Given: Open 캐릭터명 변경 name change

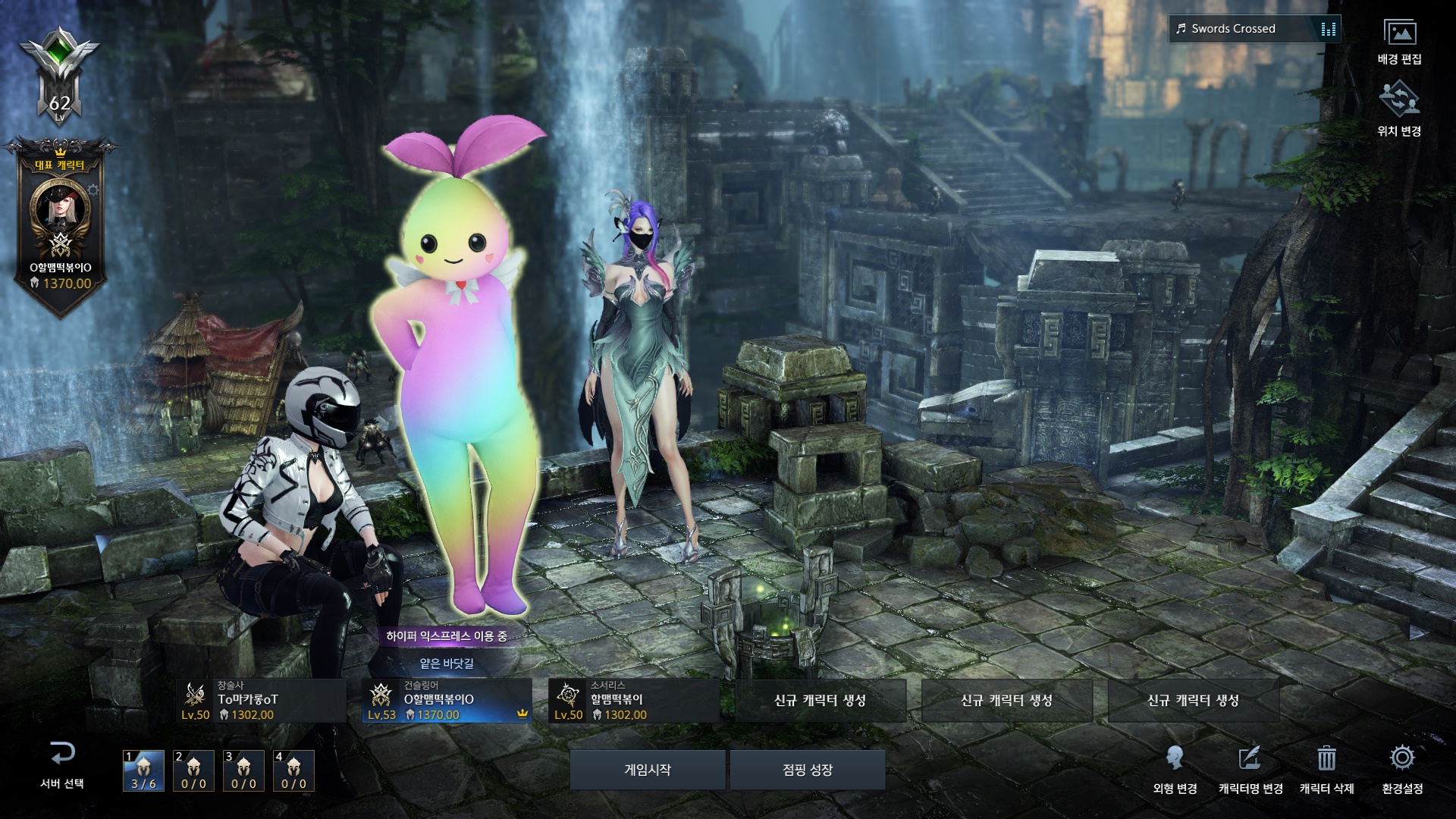Looking at the screenshot, I should 1250,767.
